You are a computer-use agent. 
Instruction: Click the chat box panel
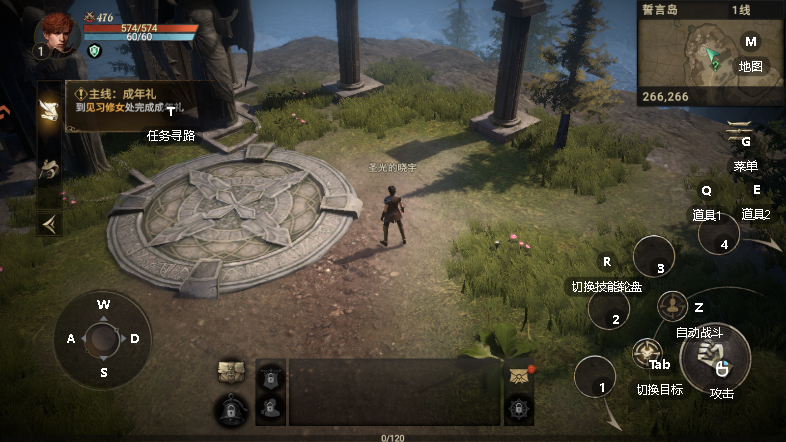point(394,391)
